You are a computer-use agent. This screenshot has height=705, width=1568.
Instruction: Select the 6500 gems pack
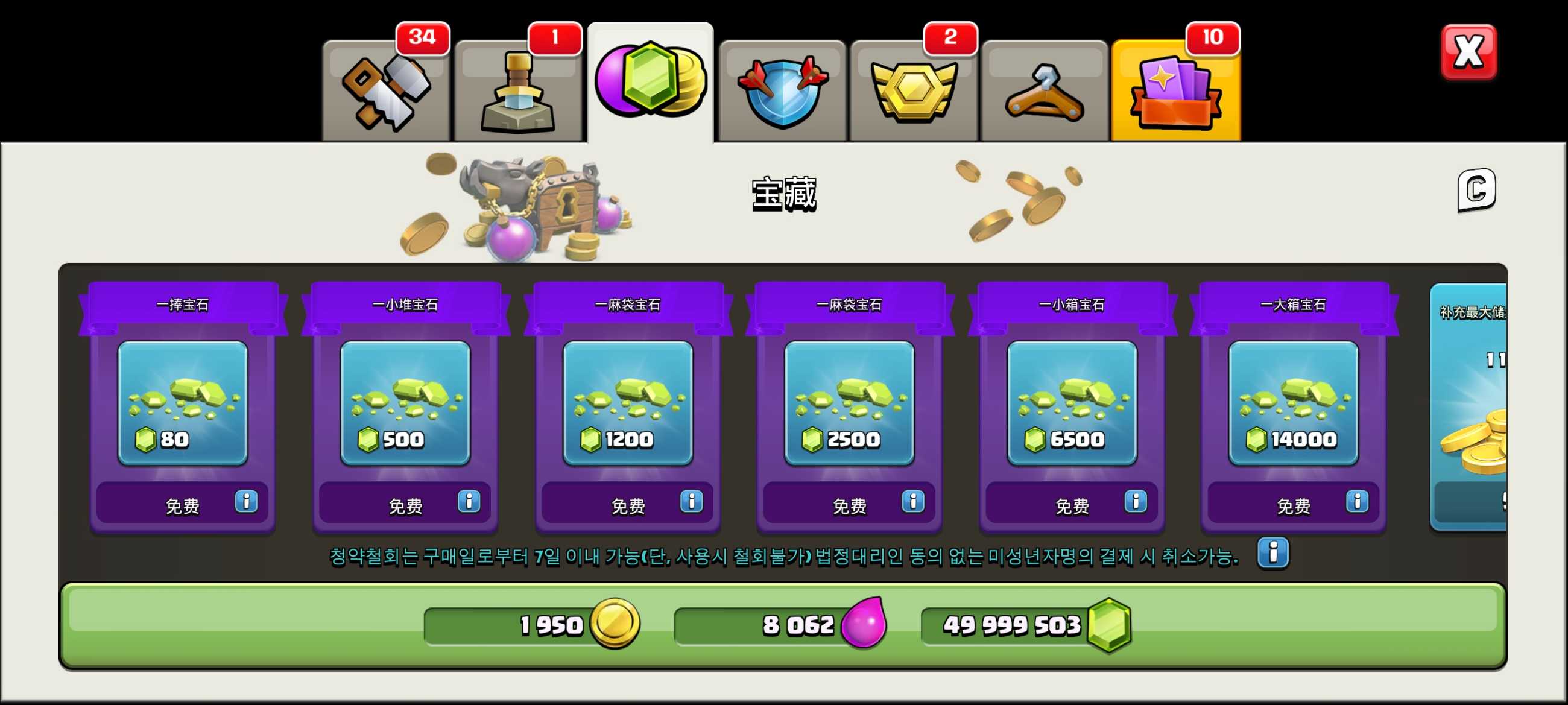pyautogui.click(x=1072, y=403)
